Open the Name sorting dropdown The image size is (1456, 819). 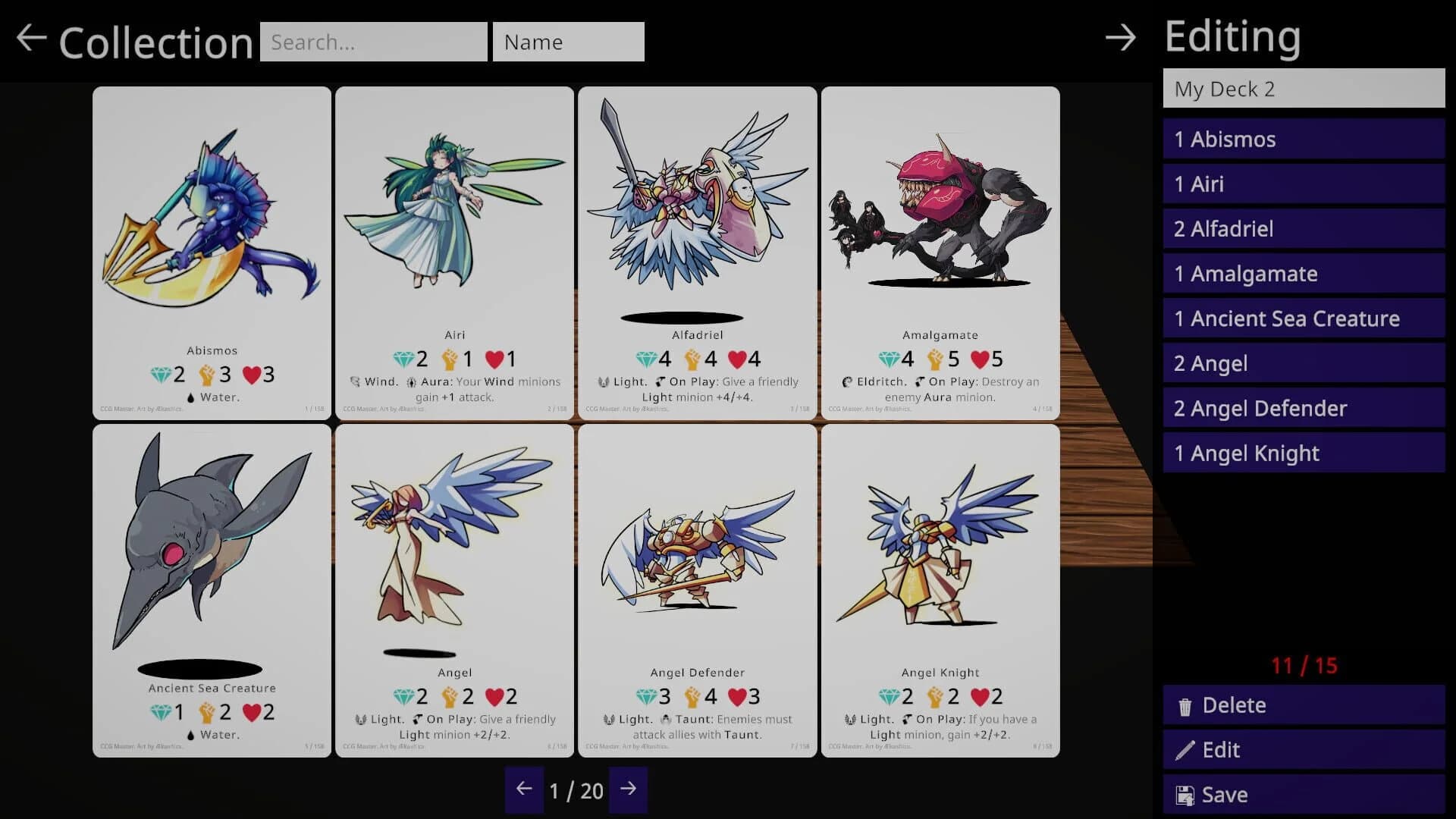pyautogui.click(x=569, y=42)
